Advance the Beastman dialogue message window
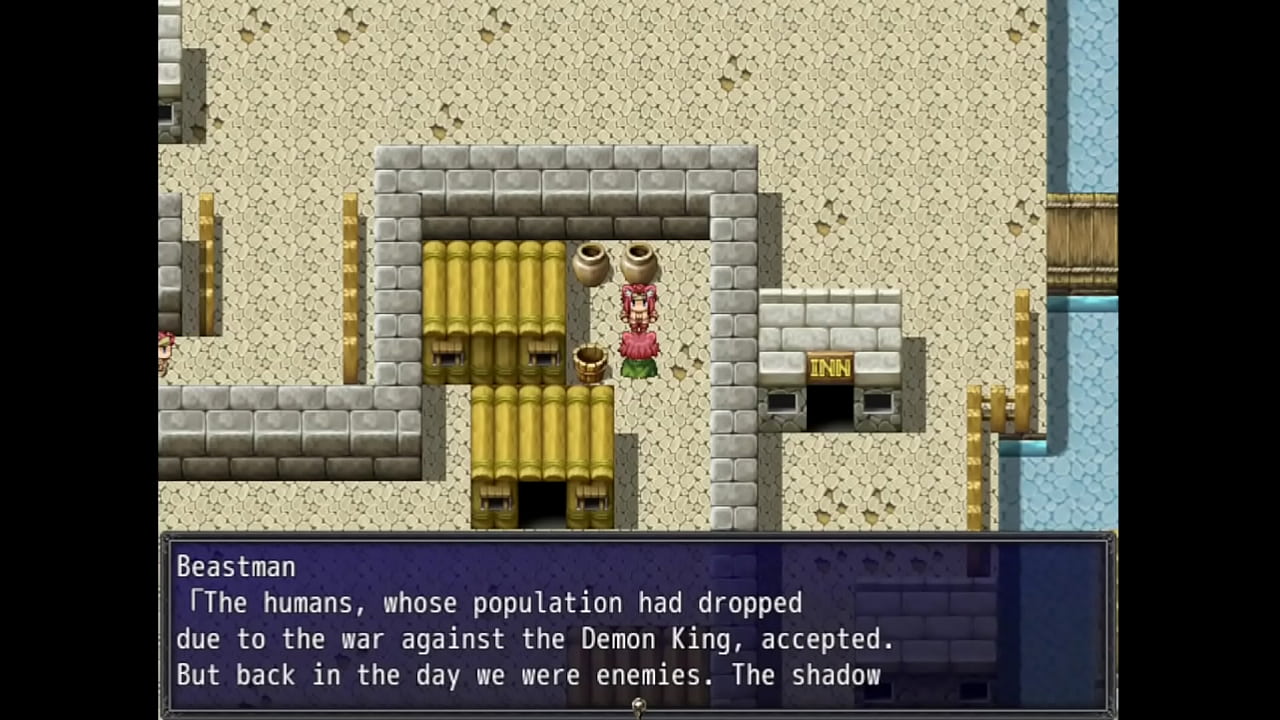 [x=637, y=622]
